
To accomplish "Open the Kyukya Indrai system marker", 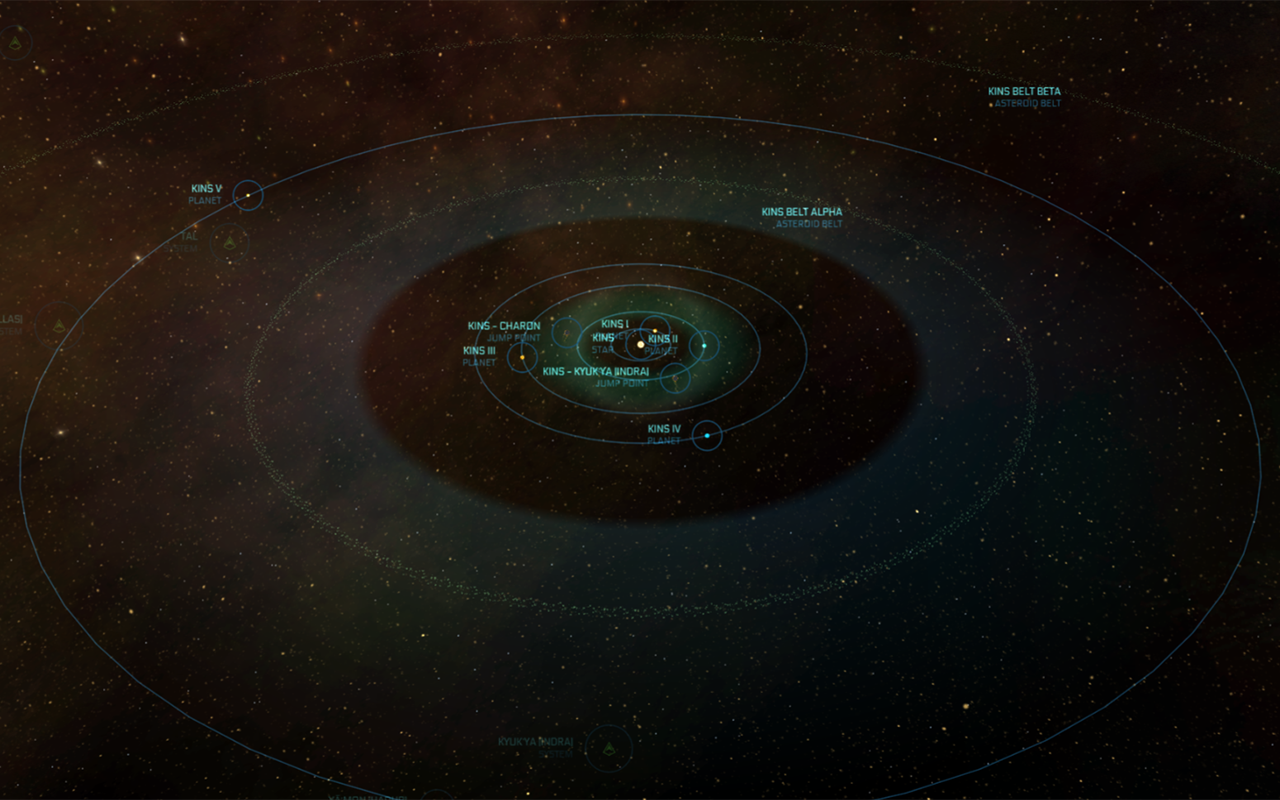I will [x=608, y=748].
